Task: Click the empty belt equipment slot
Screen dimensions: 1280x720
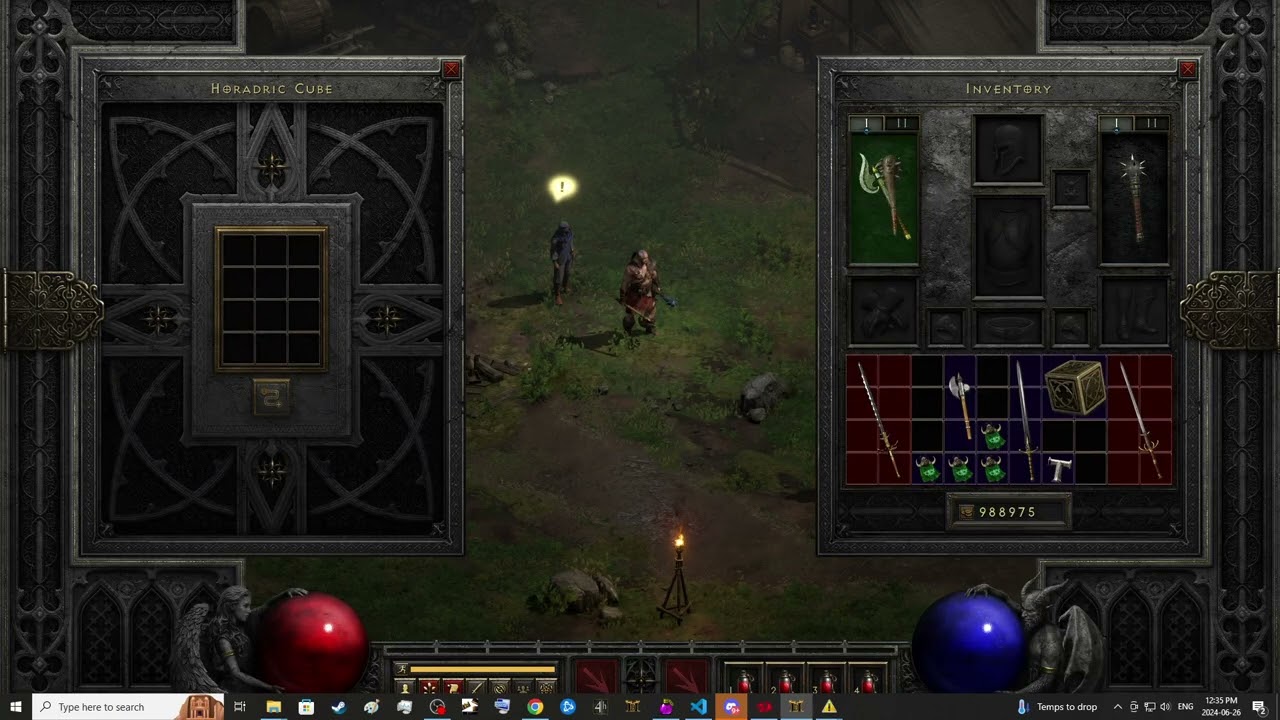Action: coord(1008,327)
